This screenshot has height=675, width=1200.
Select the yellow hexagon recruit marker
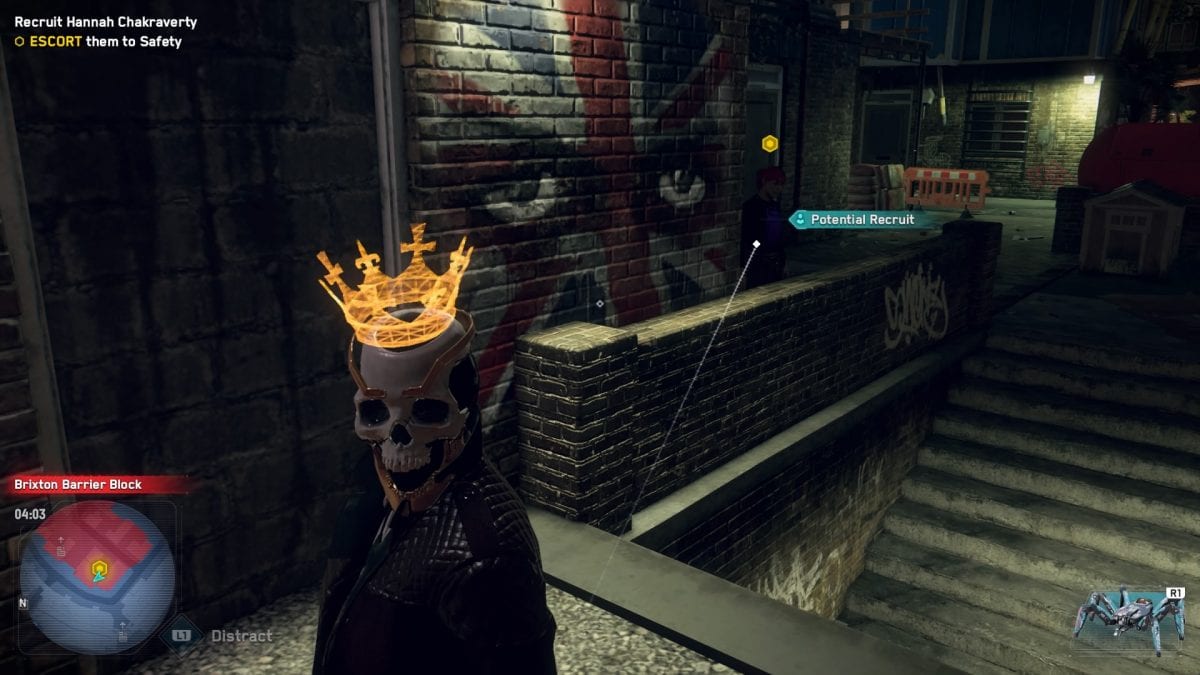(x=769, y=144)
